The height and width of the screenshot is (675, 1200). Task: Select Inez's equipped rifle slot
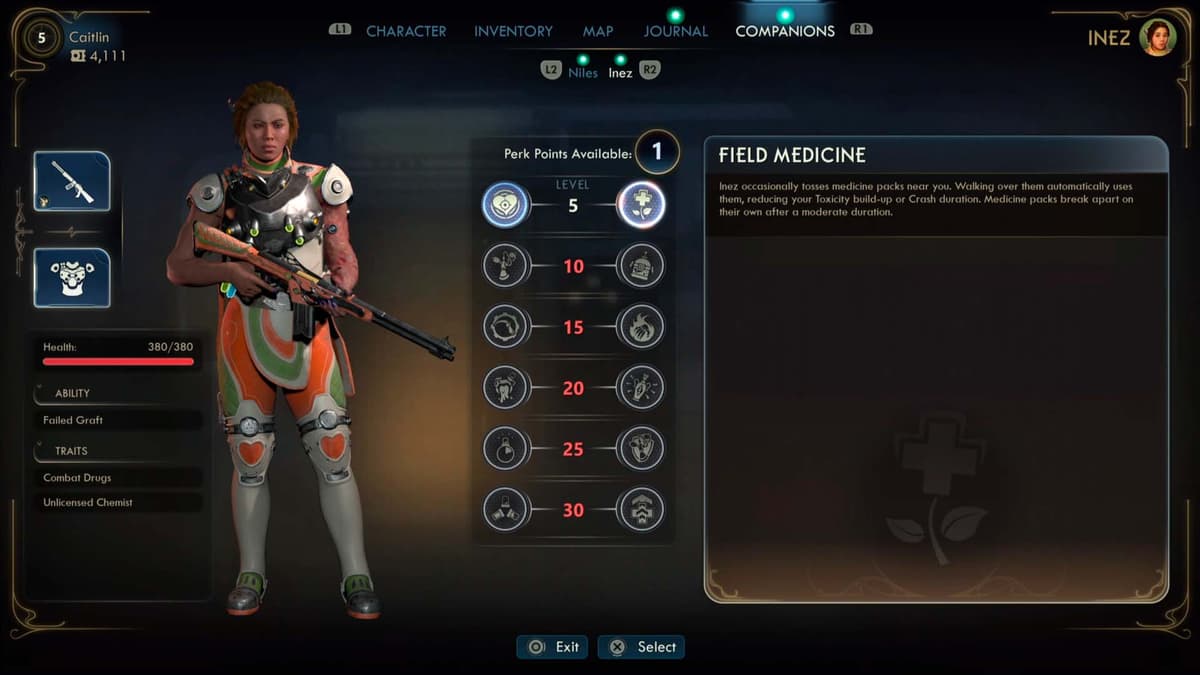72,181
